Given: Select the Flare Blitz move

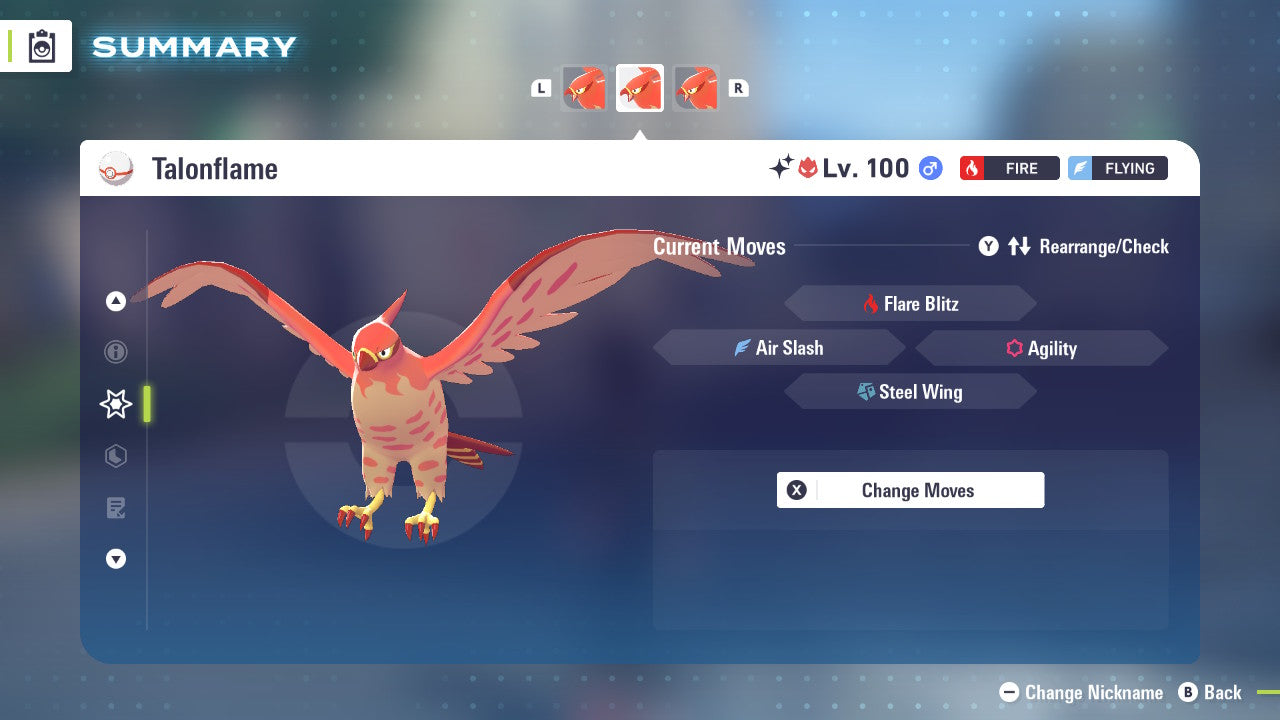Looking at the screenshot, I should (x=910, y=303).
